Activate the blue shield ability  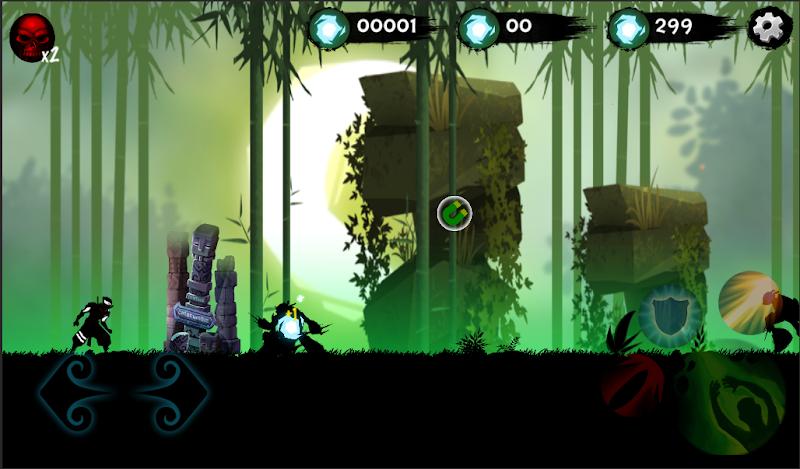click(x=669, y=316)
